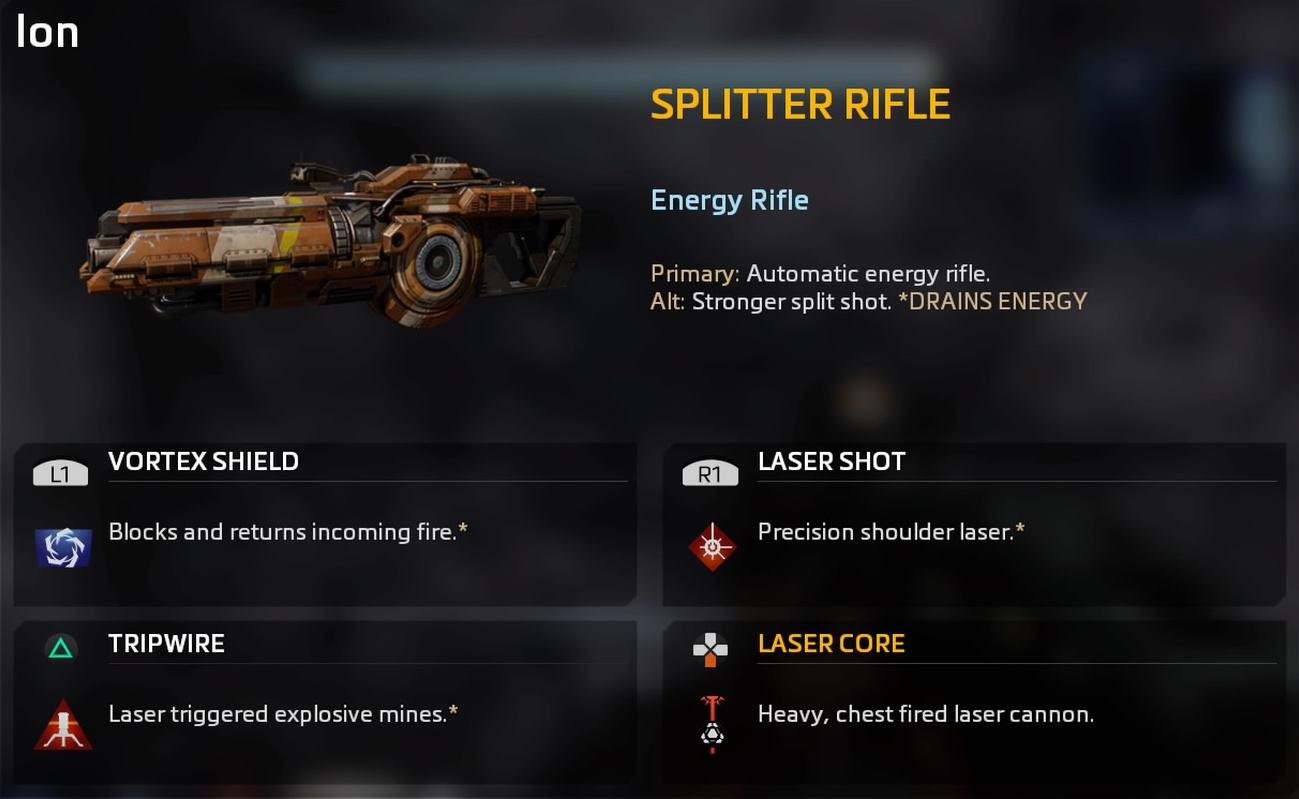The width and height of the screenshot is (1299, 799).
Task: Open the Laser Shot ability title
Action: point(831,461)
